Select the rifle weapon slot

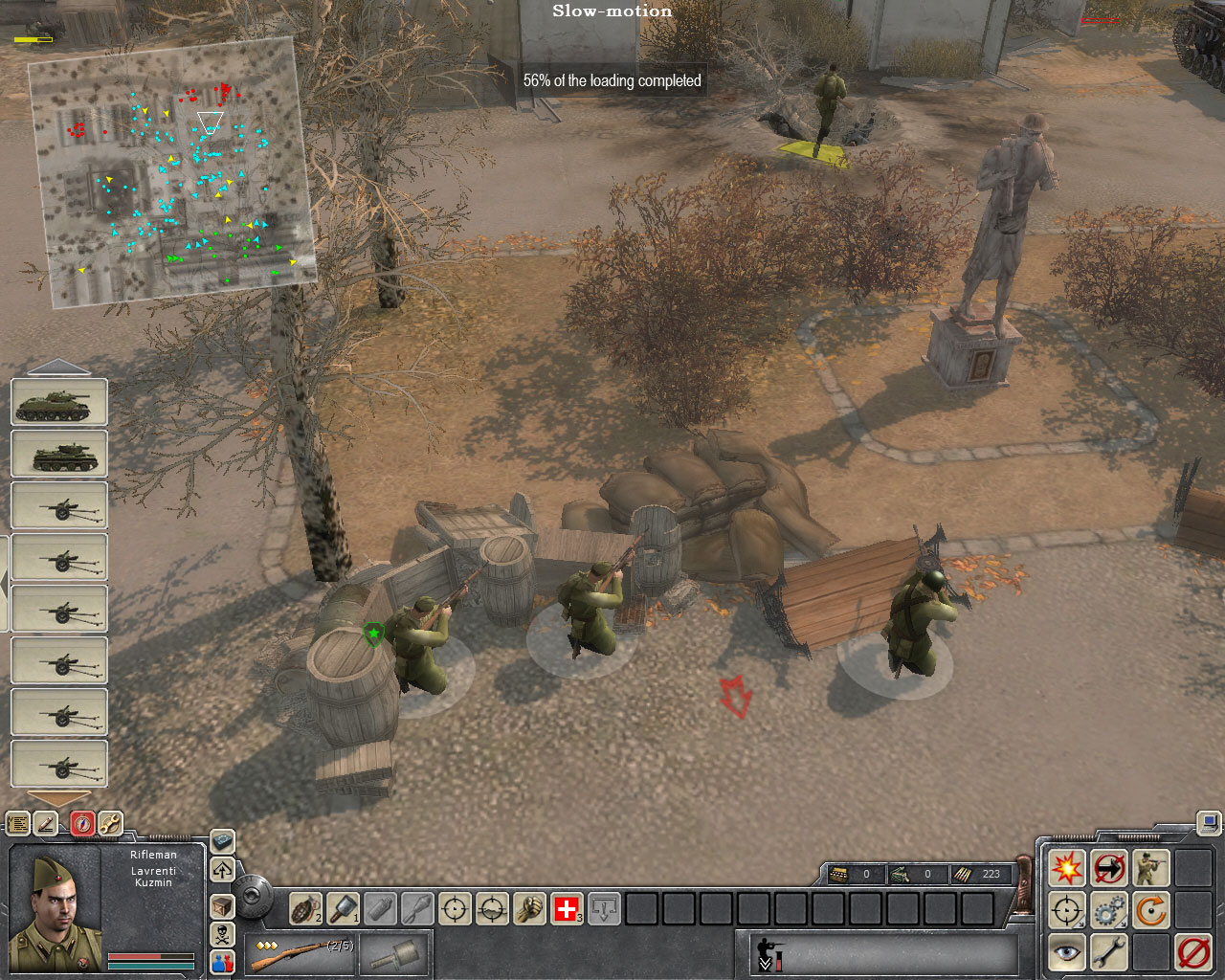pyautogui.click(x=300, y=954)
